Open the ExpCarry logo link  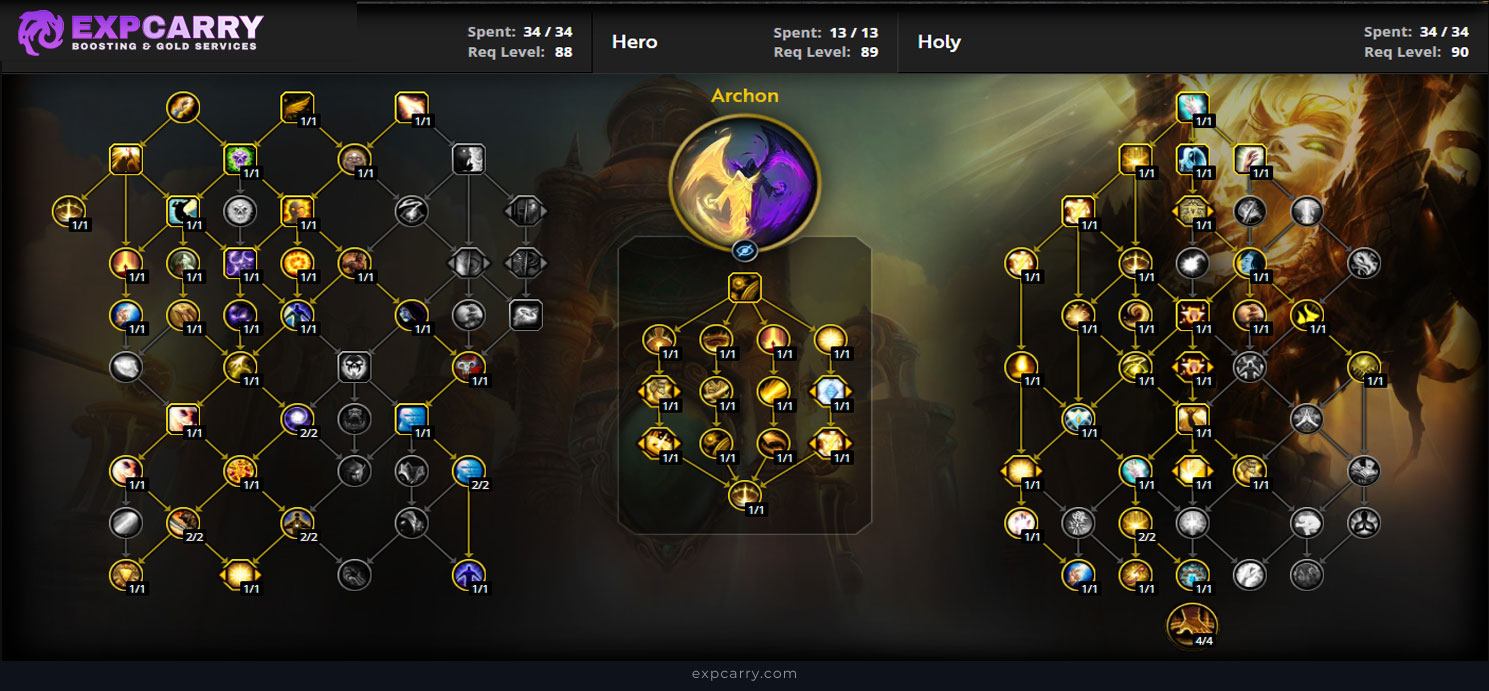pyautogui.click(x=140, y=32)
